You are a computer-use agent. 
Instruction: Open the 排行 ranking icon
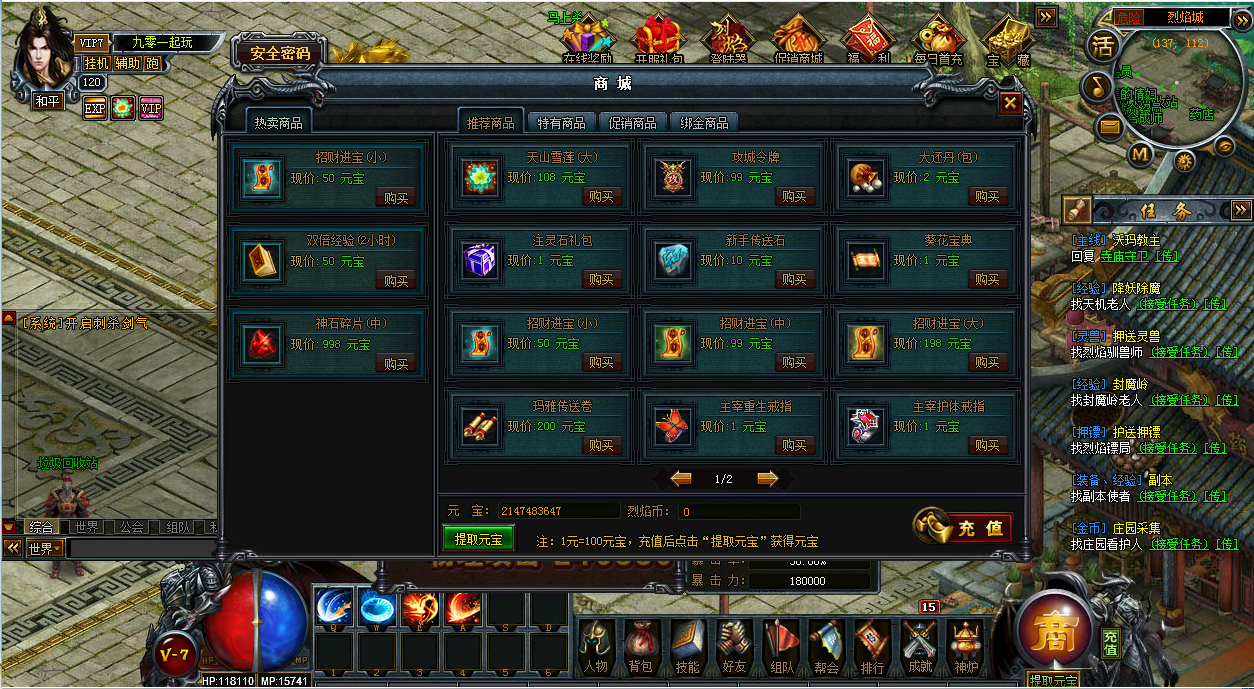(x=872, y=647)
